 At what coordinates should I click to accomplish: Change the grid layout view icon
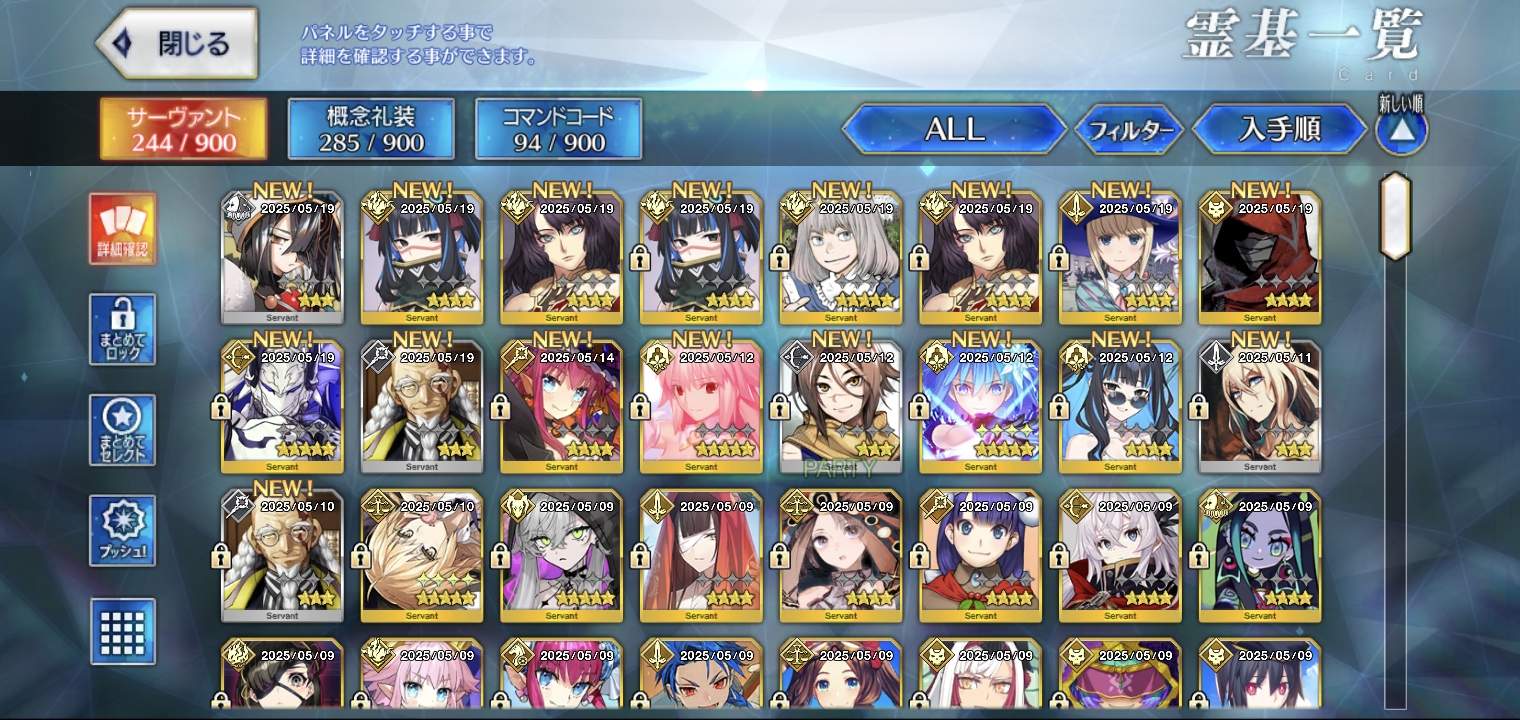coord(122,631)
